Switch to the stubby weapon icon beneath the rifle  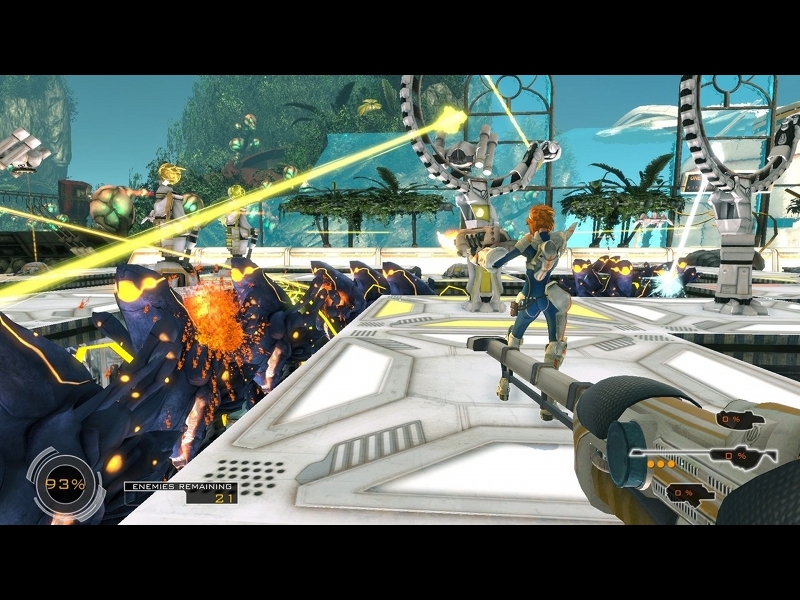pyautogui.click(x=689, y=492)
